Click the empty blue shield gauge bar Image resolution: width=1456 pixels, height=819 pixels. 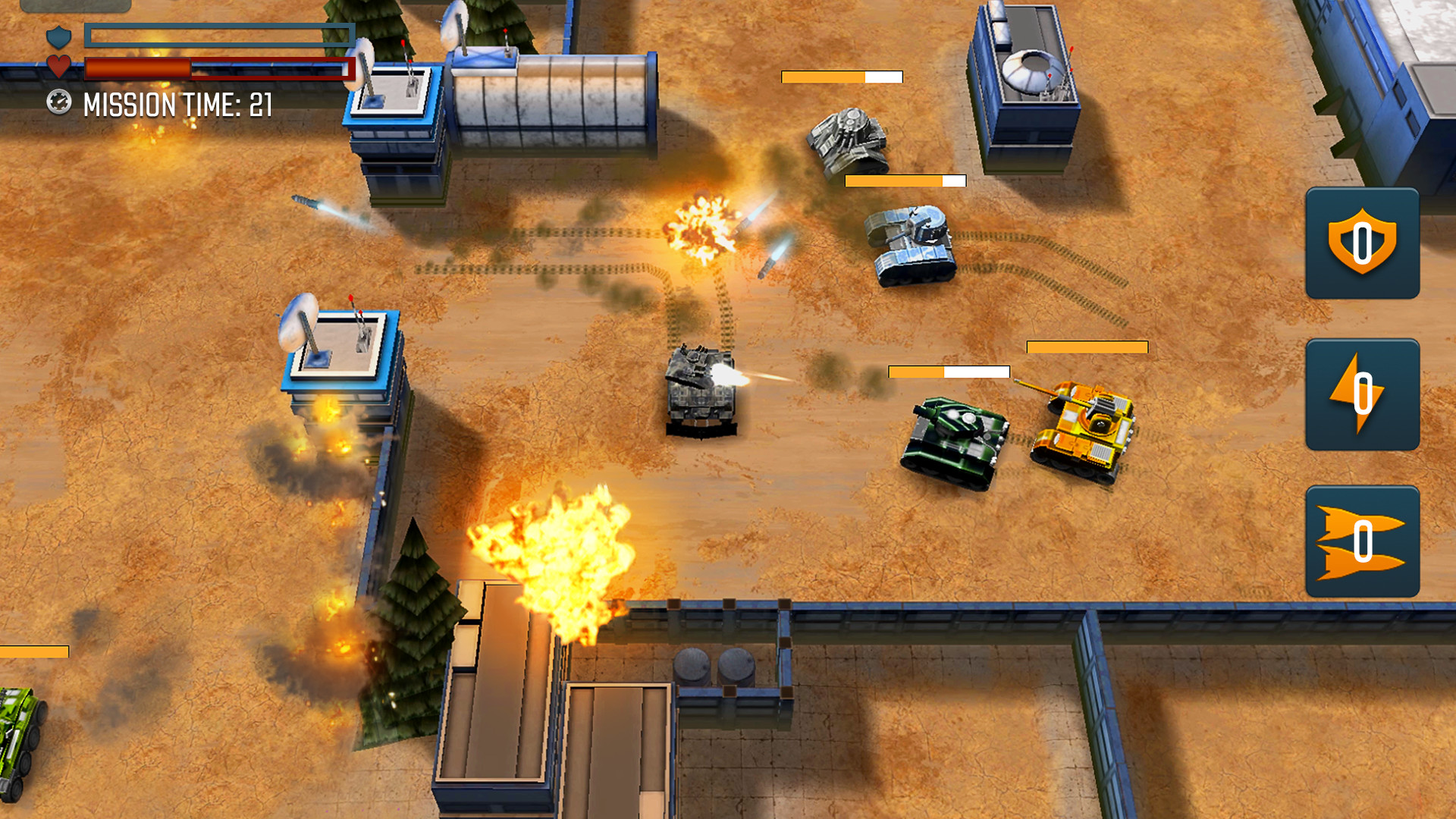216,34
